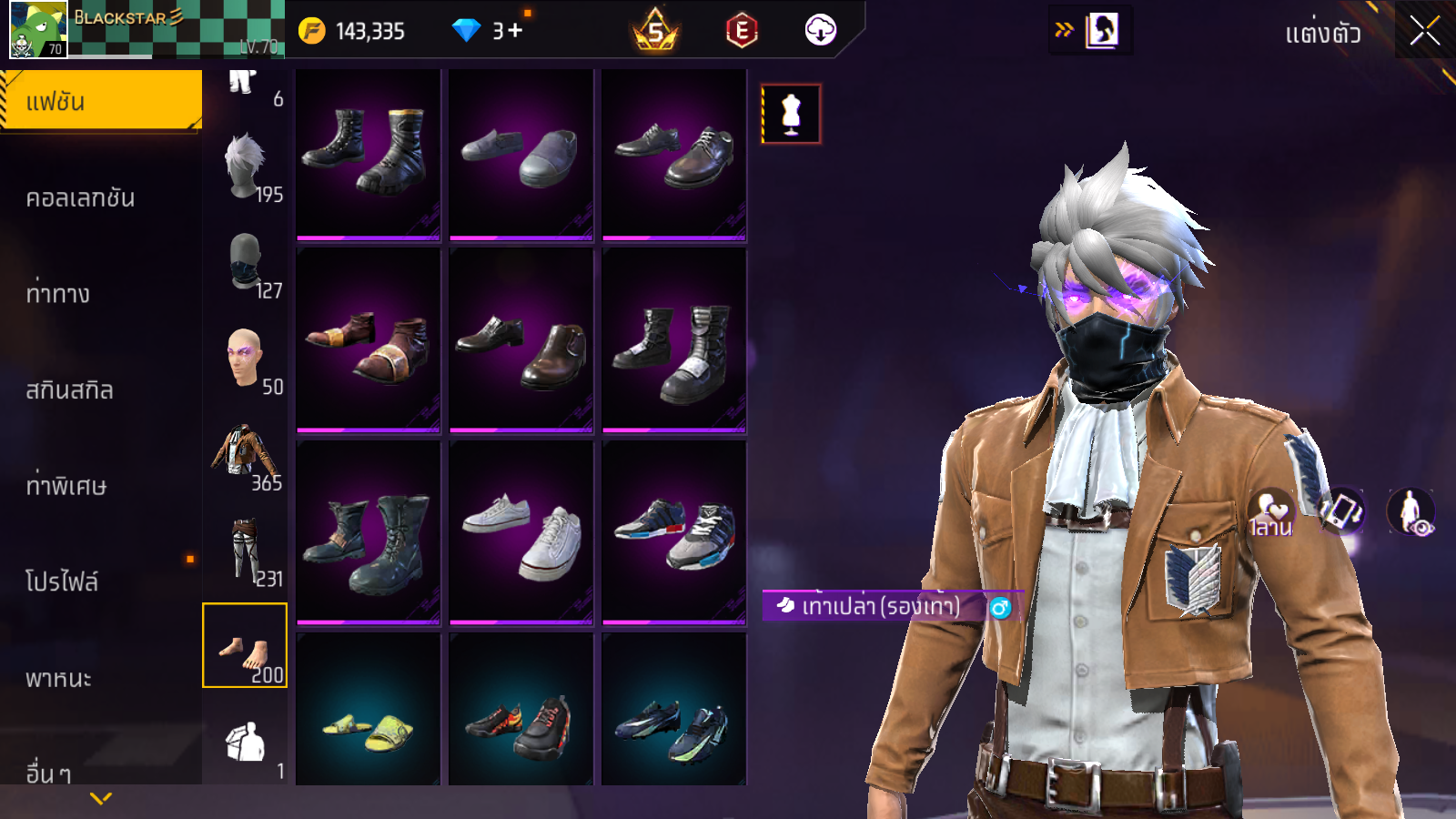Add diamonds with the plus button
This screenshot has height=819, width=1456.
[x=515, y=31]
